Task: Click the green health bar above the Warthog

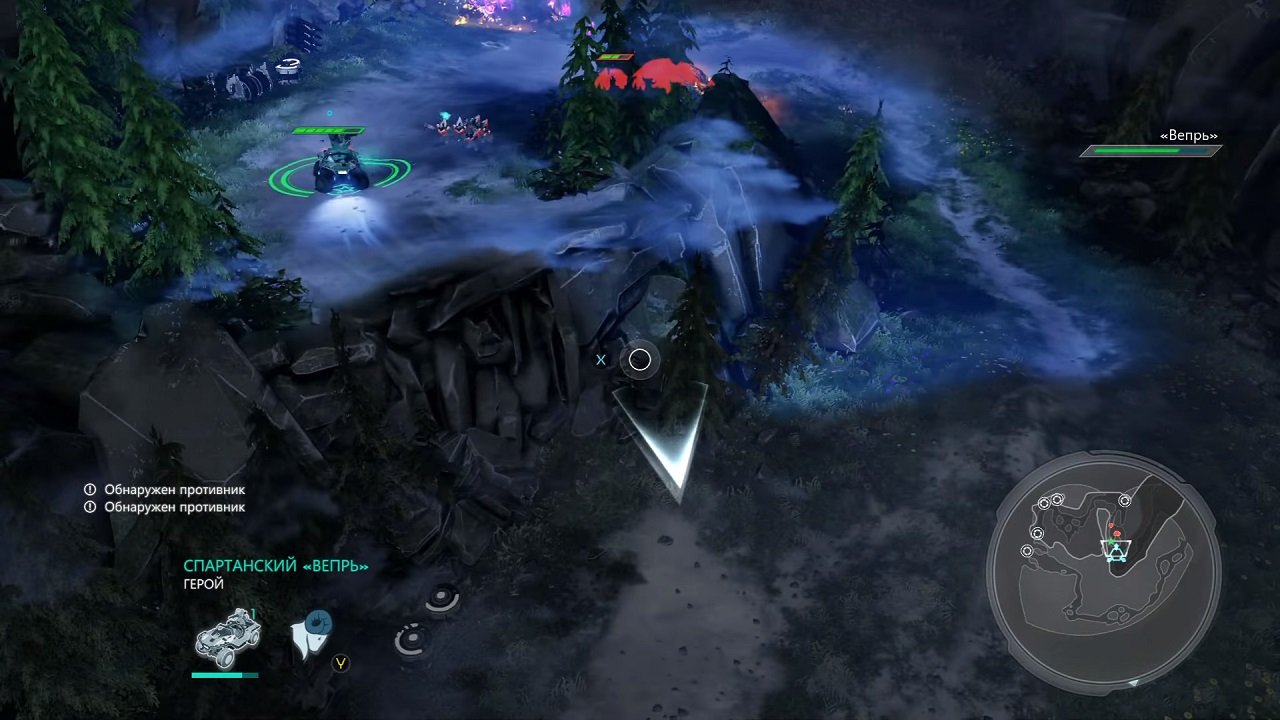Action: pyautogui.click(x=328, y=130)
